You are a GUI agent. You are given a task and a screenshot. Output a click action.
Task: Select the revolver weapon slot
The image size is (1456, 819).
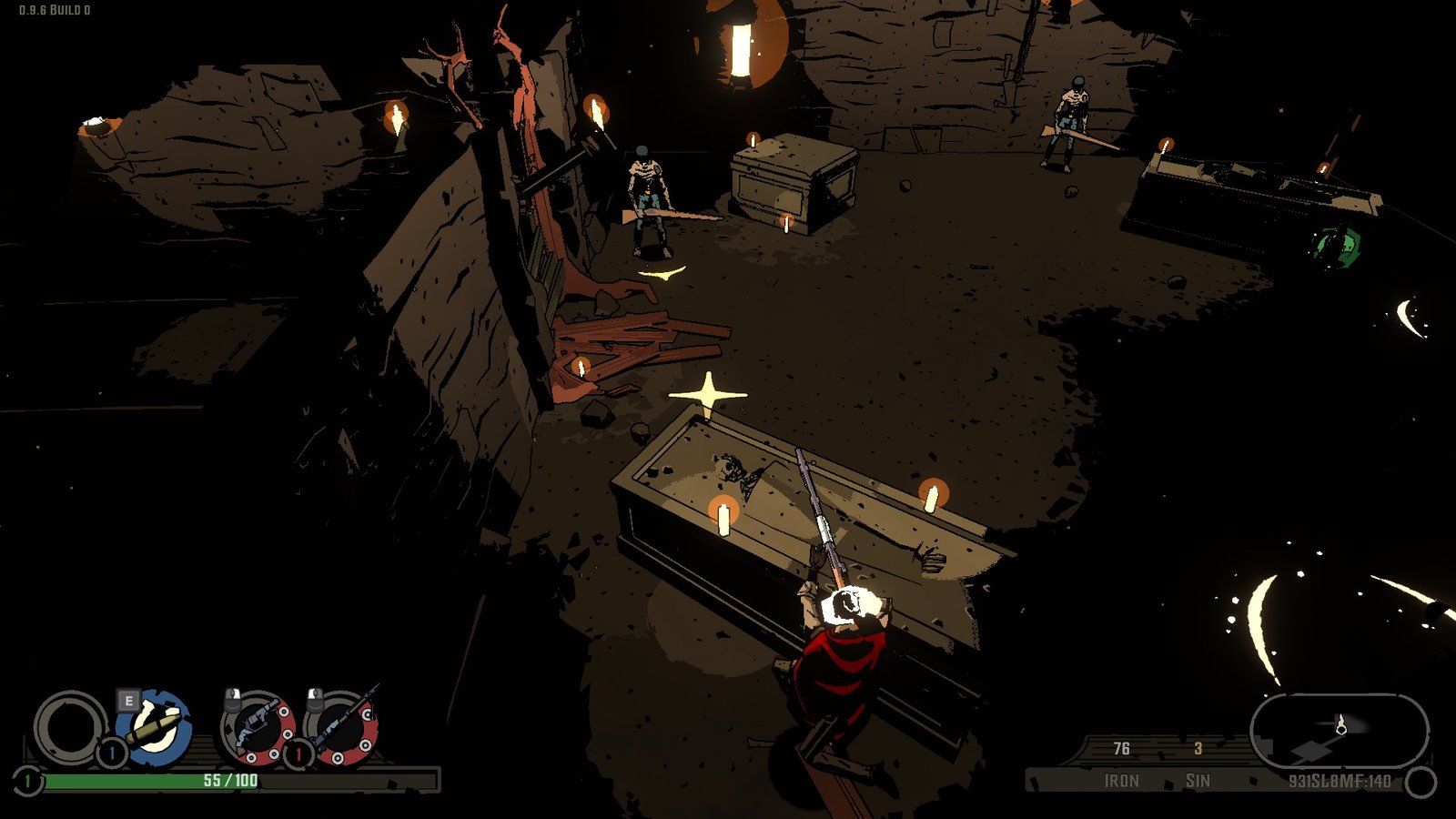(258, 728)
